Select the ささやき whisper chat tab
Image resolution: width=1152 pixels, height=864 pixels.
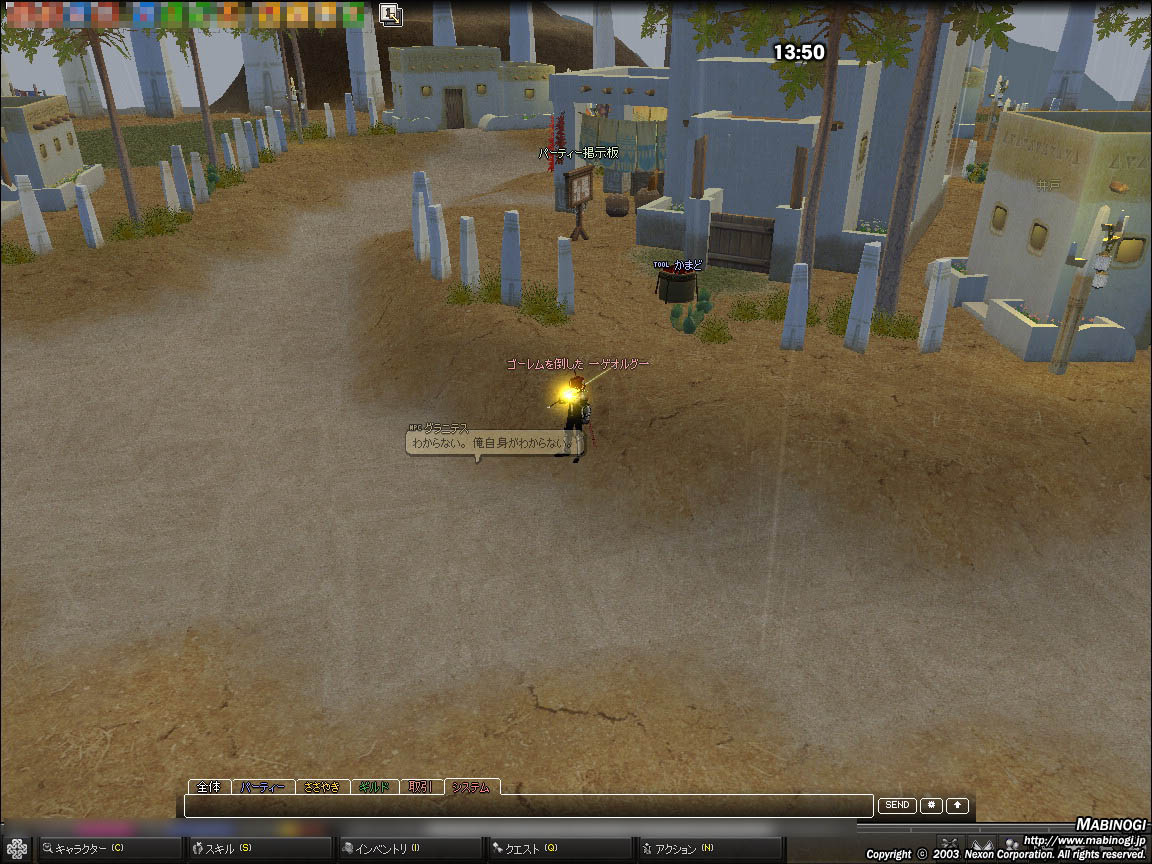coord(322,787)
